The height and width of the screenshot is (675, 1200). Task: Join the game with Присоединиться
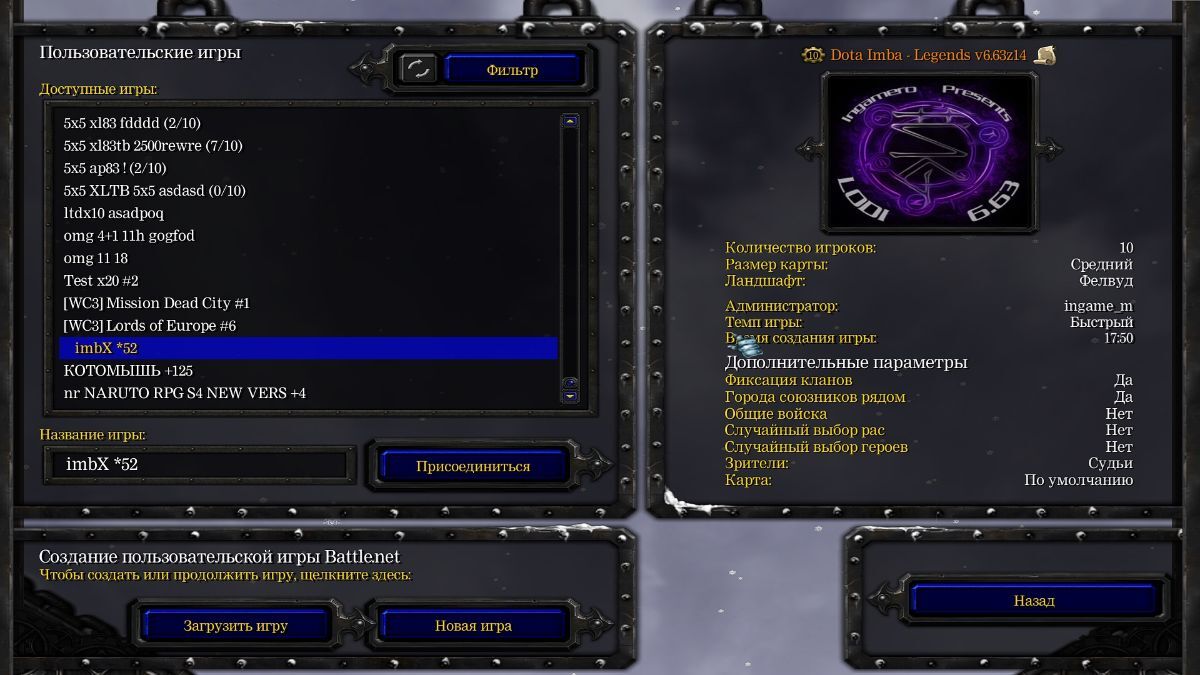(473, 466)
